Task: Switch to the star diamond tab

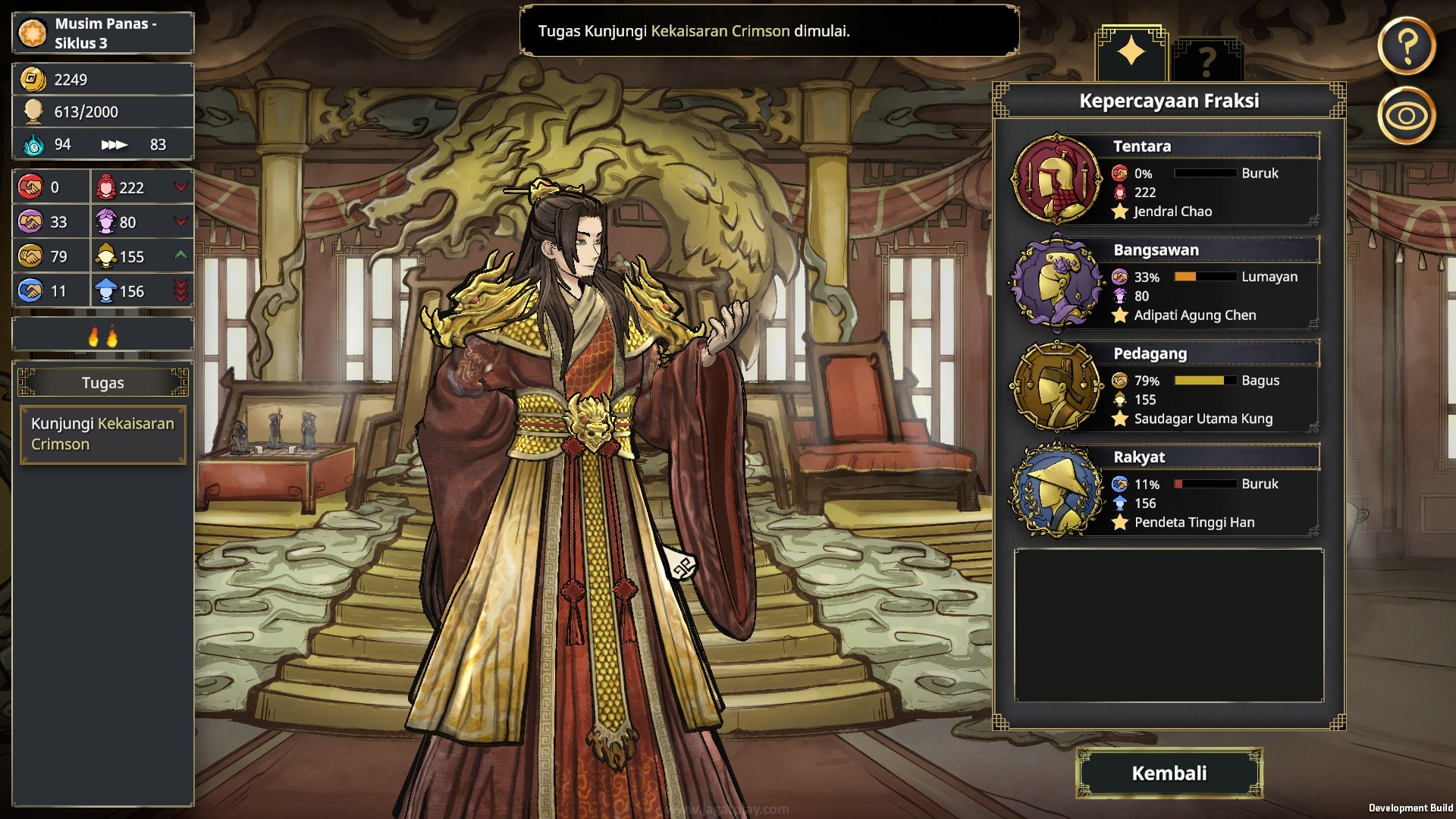Action: [1131, 53]
